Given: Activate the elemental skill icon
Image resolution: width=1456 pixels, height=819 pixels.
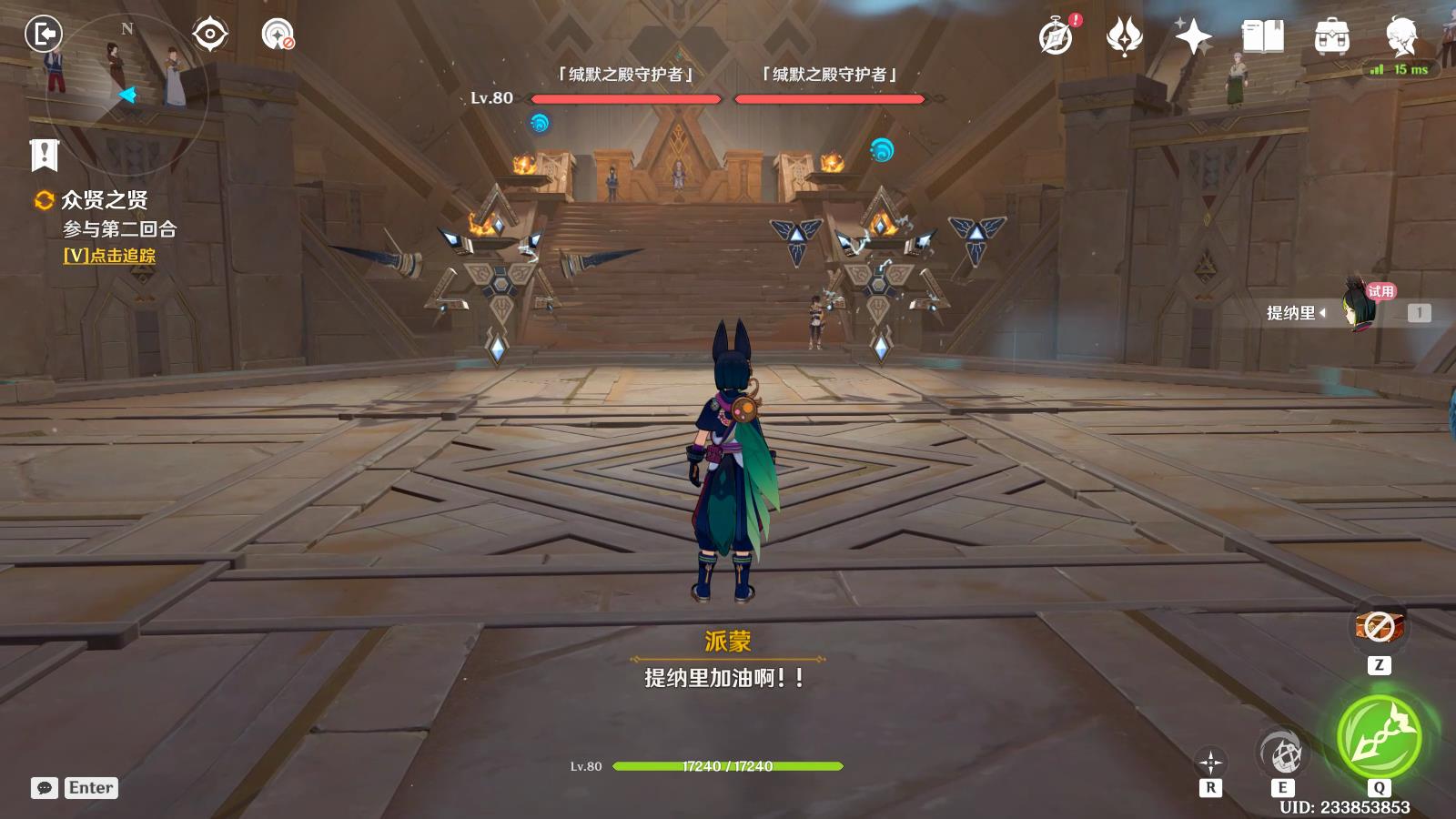Looking at the screenshot, I should (x=1283, y=753).
